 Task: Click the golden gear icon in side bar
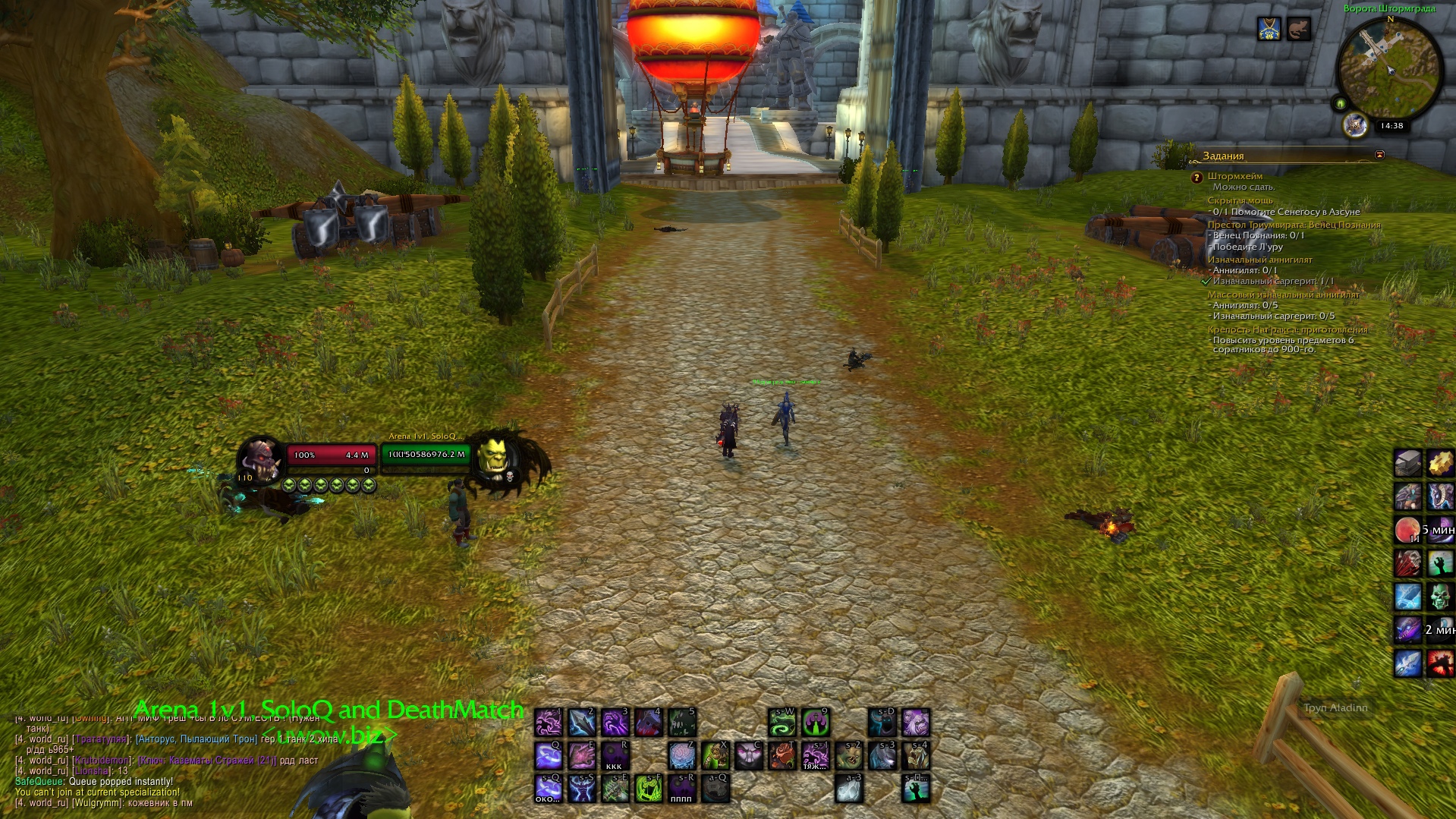[1440, 463]
